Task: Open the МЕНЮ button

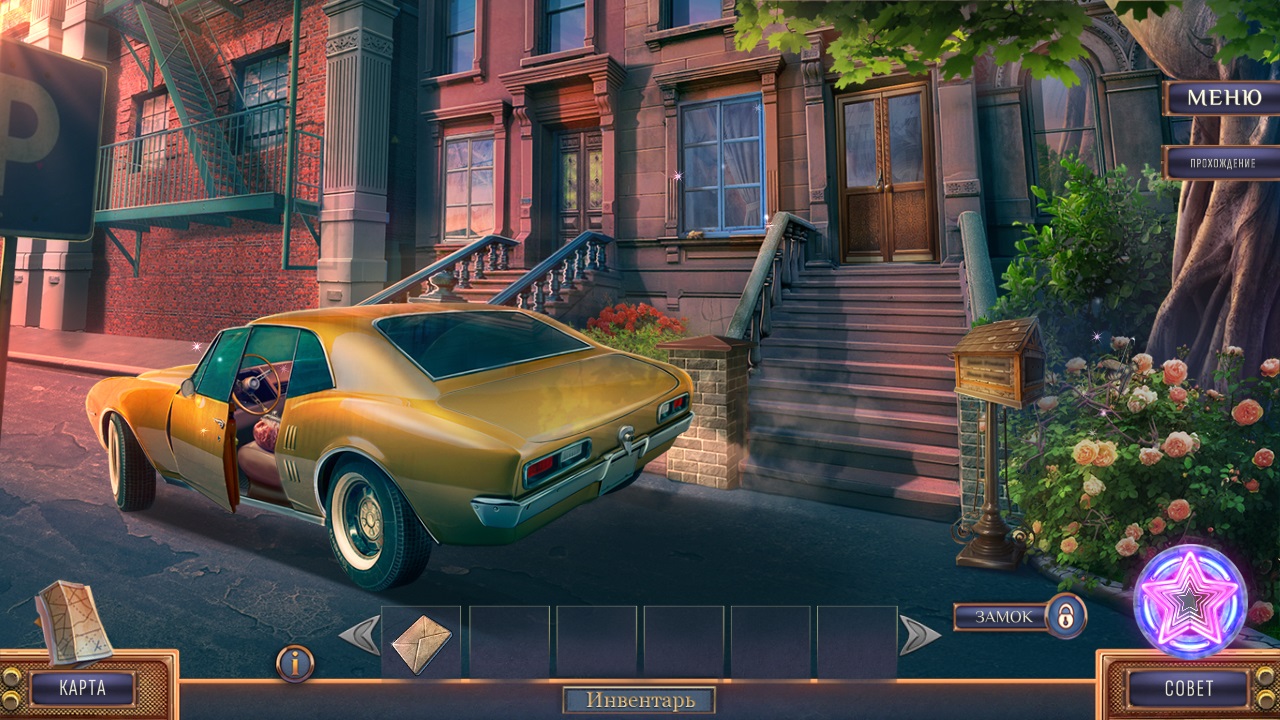Action: (1223, 98)
